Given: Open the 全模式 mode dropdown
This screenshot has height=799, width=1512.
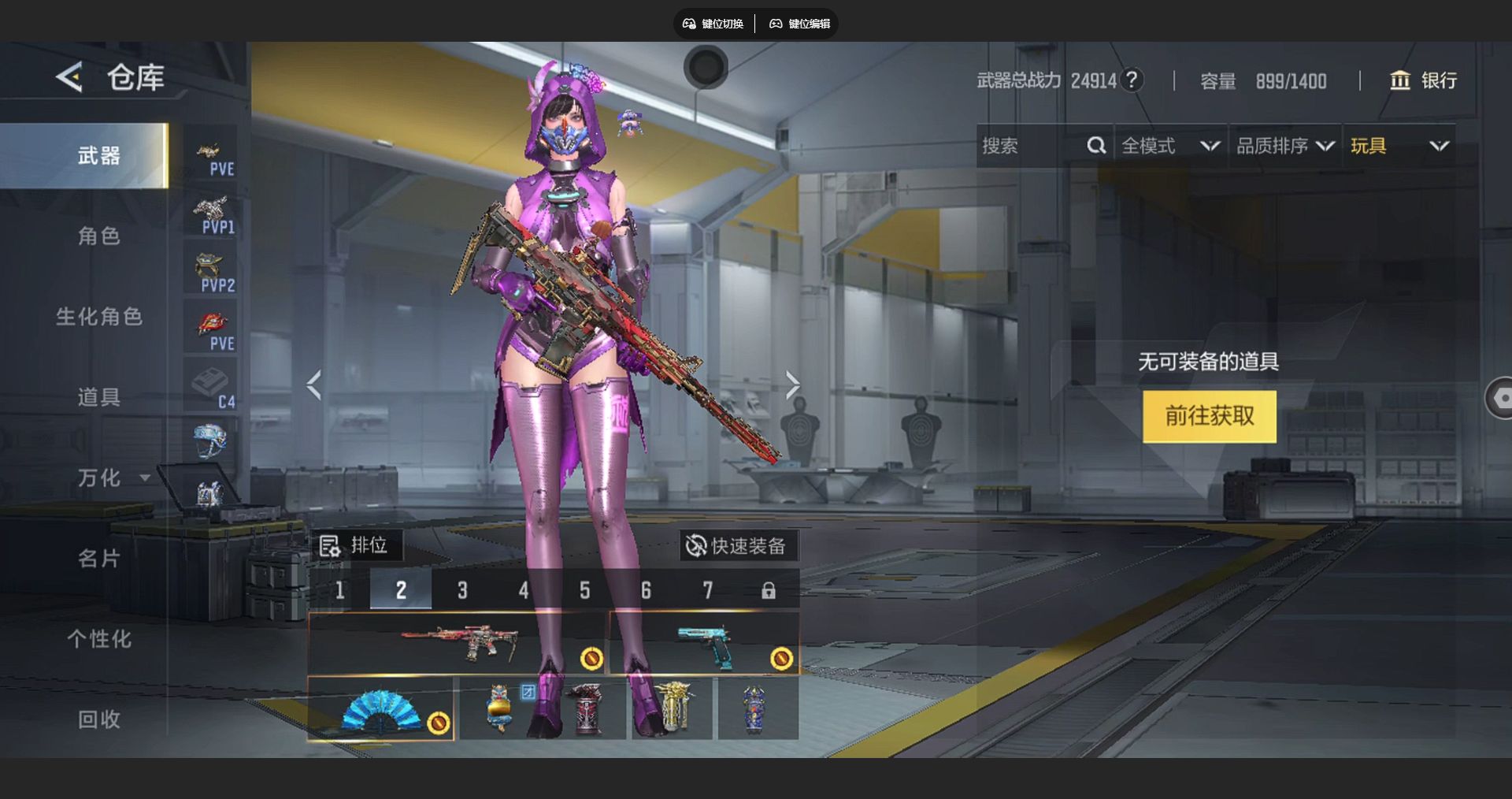Looking at the screenshot, I should pos(1170,146).
